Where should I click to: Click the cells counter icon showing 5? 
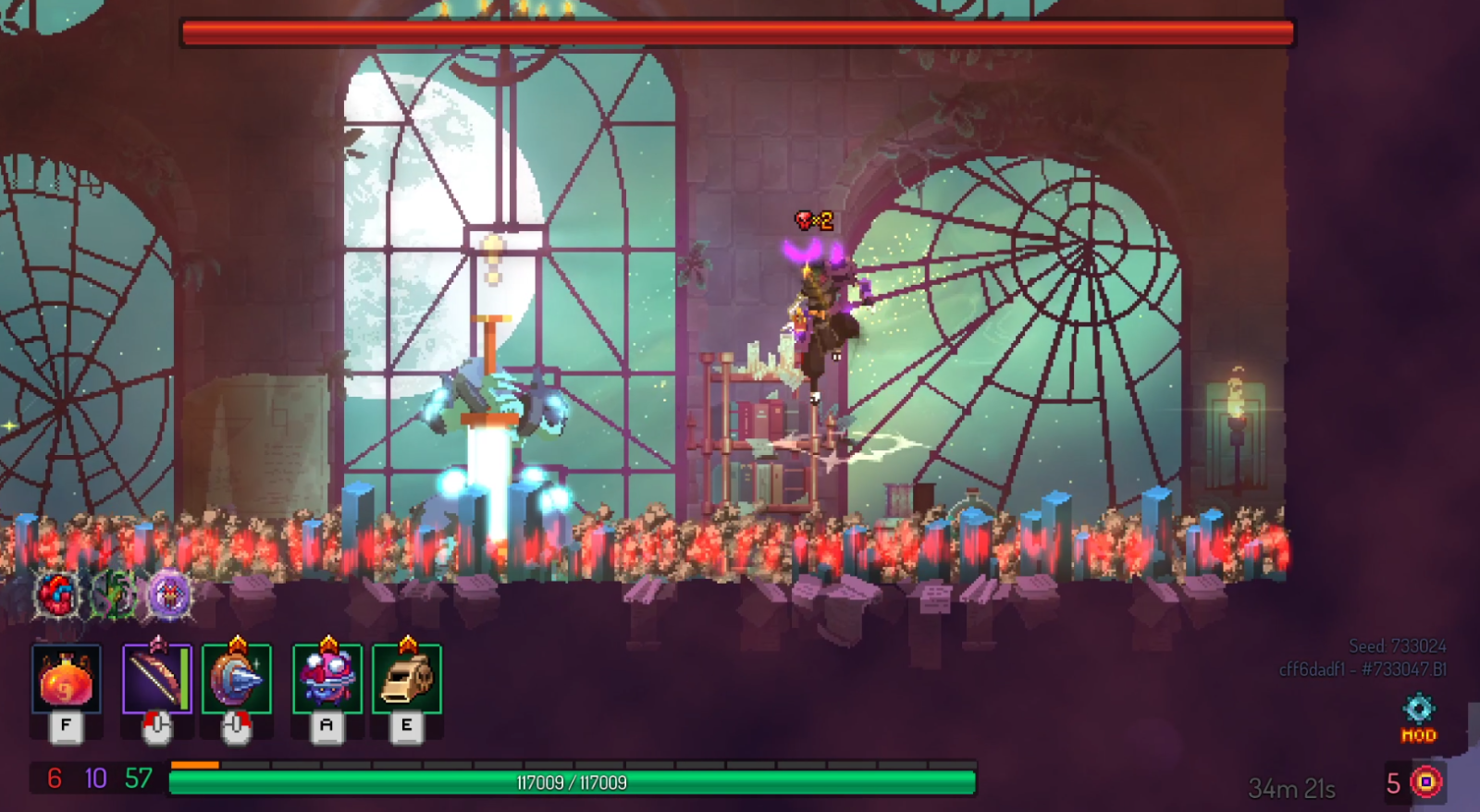click(1426, 783)
